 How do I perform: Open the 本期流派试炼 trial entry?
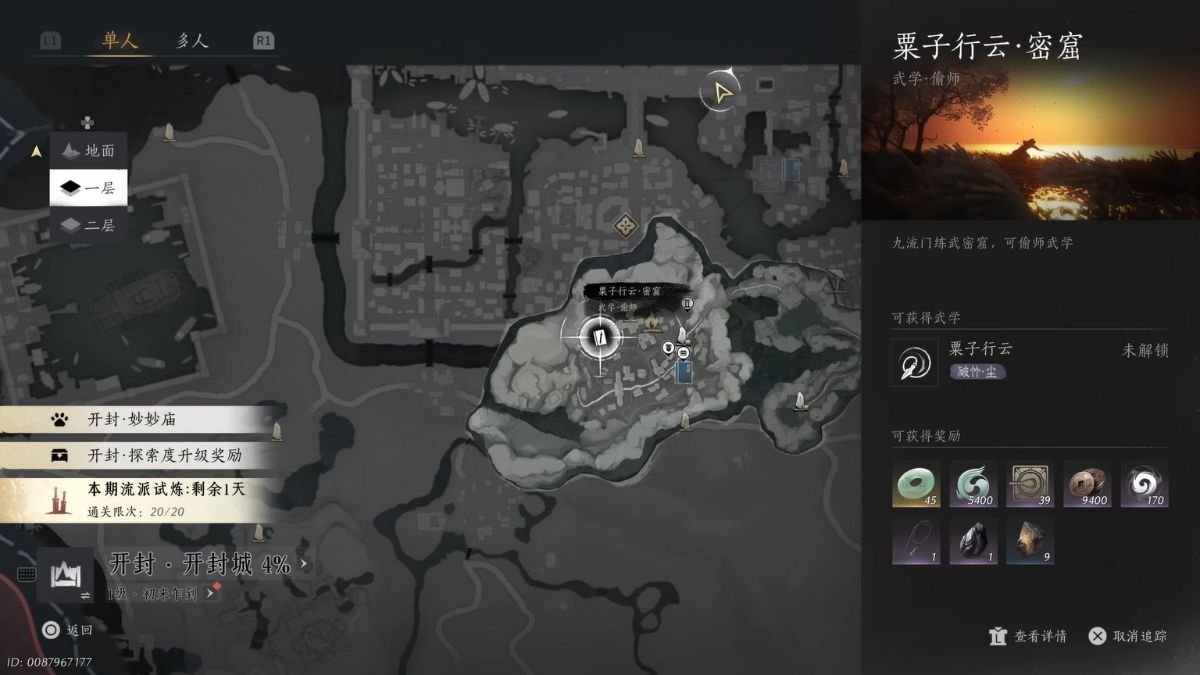(140, 499)
